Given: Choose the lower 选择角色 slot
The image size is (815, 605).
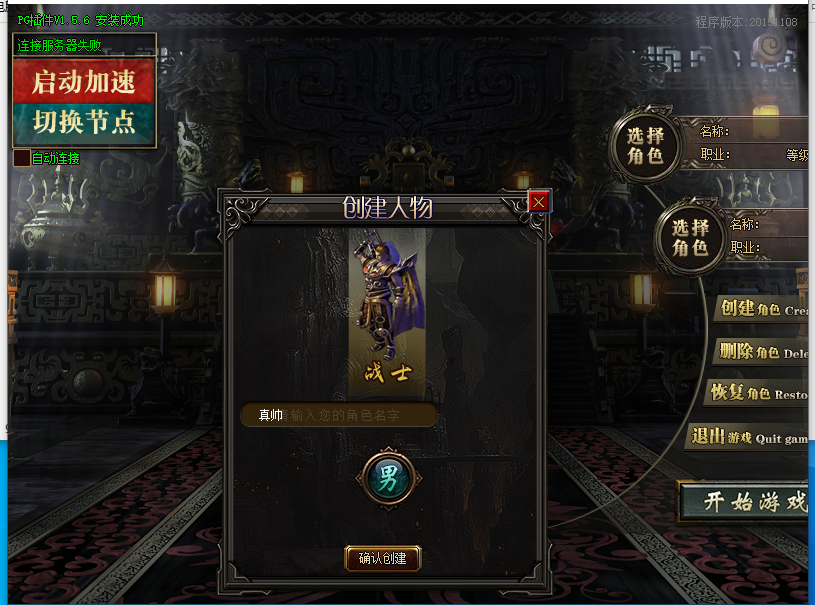Looking at the screenshot, I should click(x=690, y=237).
